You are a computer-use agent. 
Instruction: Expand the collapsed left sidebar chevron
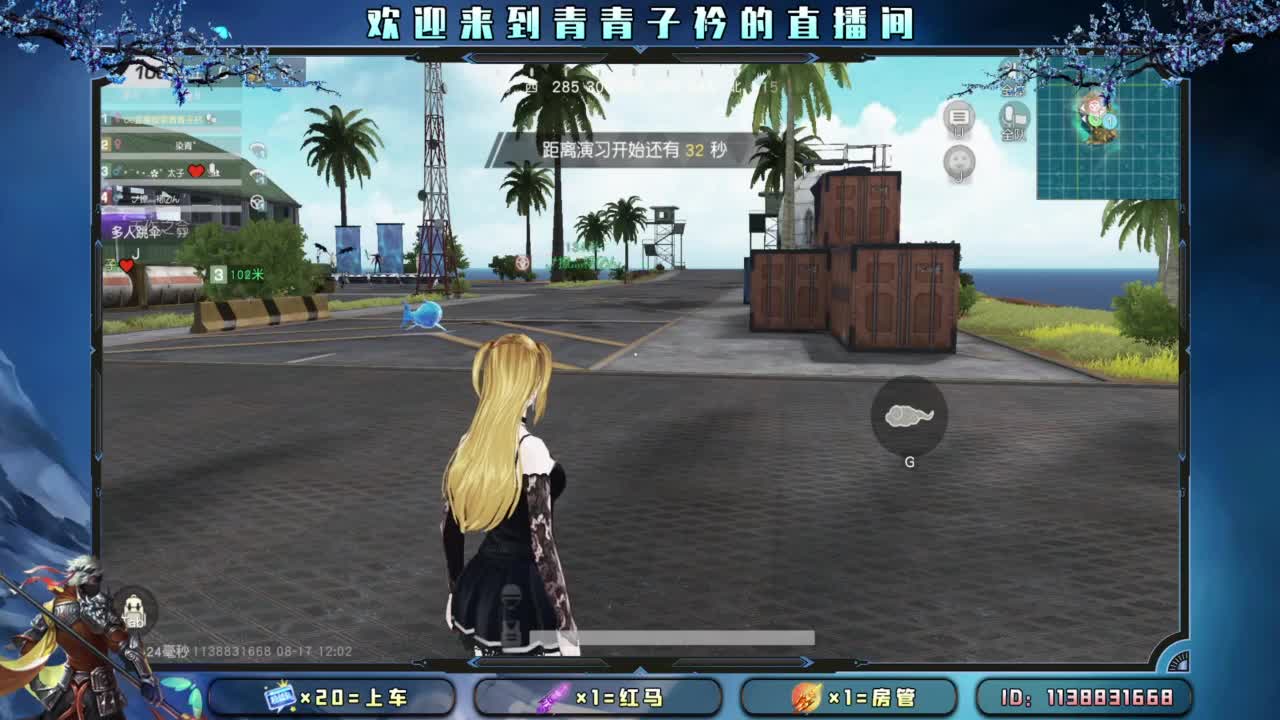point(98,242)
